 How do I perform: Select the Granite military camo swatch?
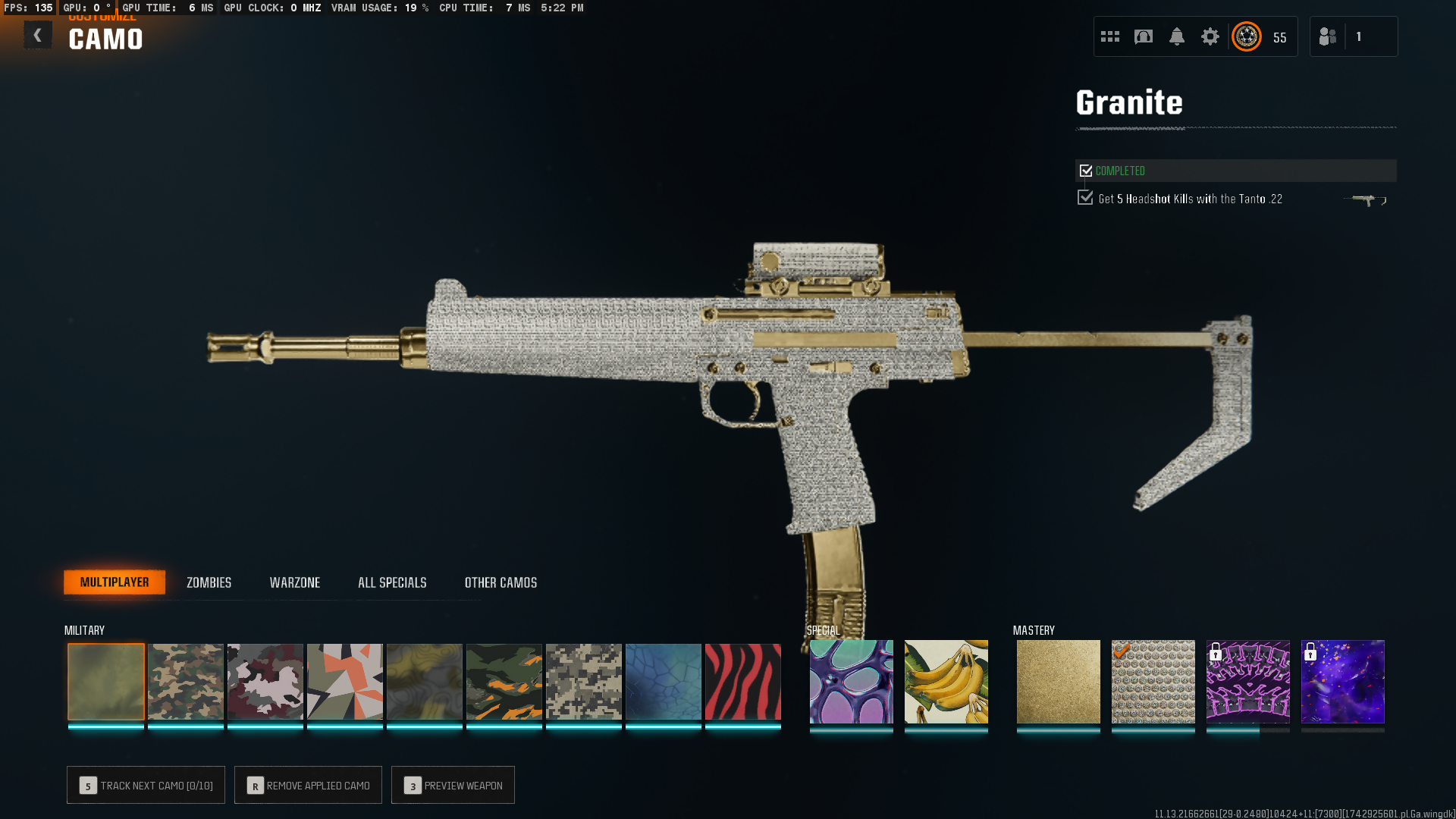(106, 682)
